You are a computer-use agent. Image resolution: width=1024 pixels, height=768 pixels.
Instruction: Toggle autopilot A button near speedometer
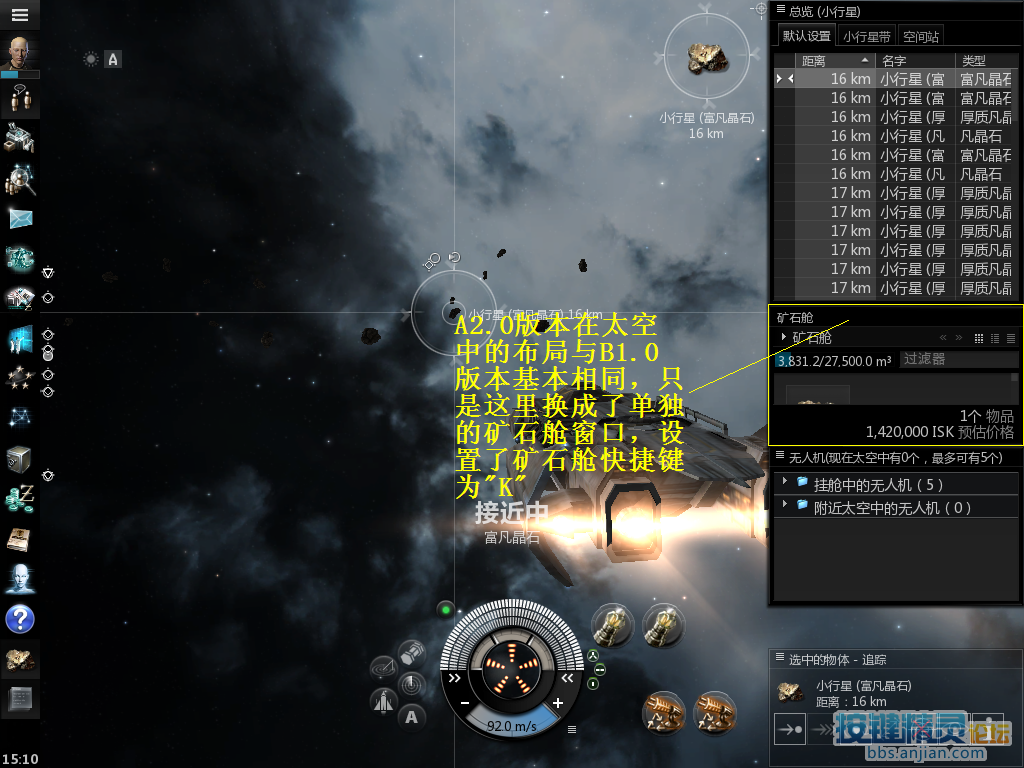(411, 716)
